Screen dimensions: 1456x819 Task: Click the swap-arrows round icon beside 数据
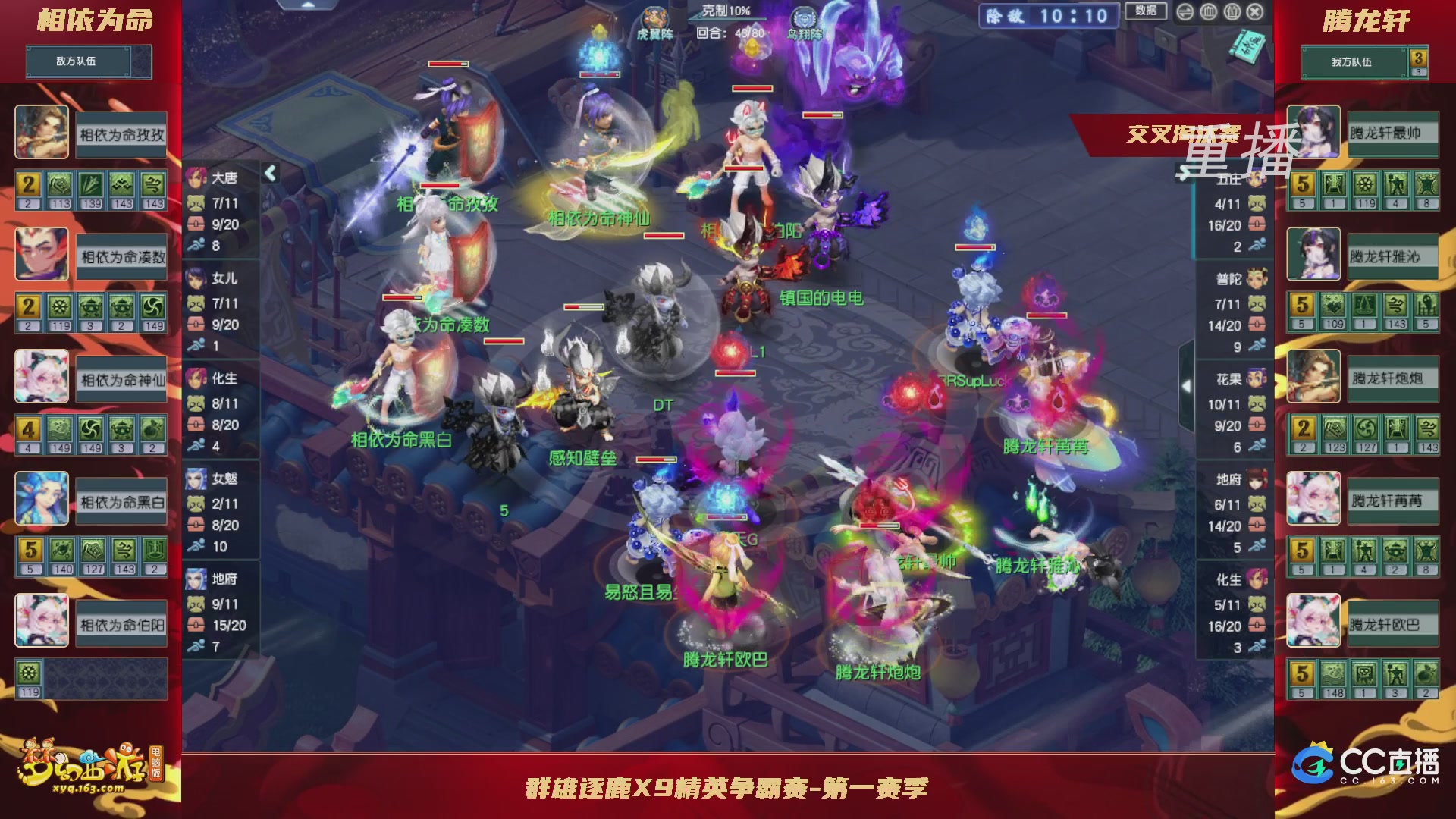[x=1186, y=12]
